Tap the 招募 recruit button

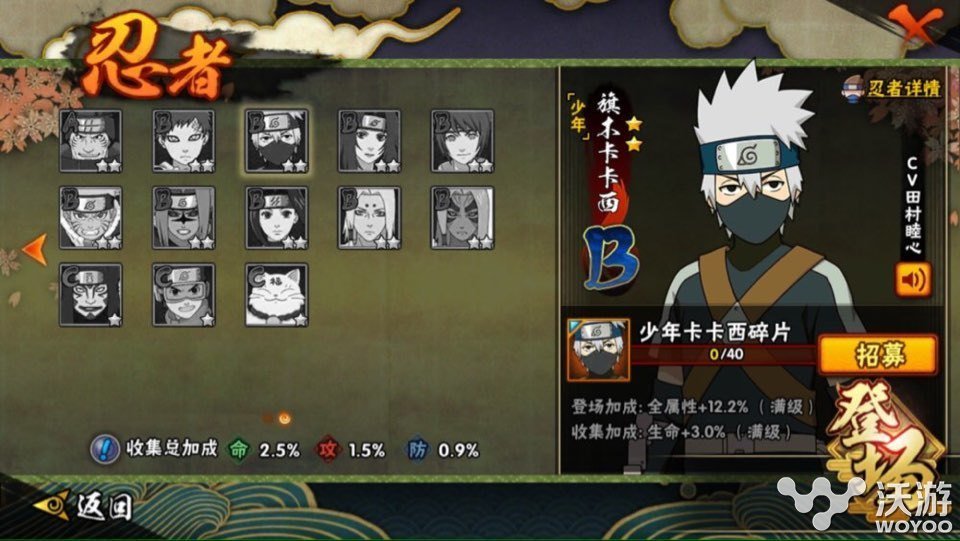click(x=877, y=355)
